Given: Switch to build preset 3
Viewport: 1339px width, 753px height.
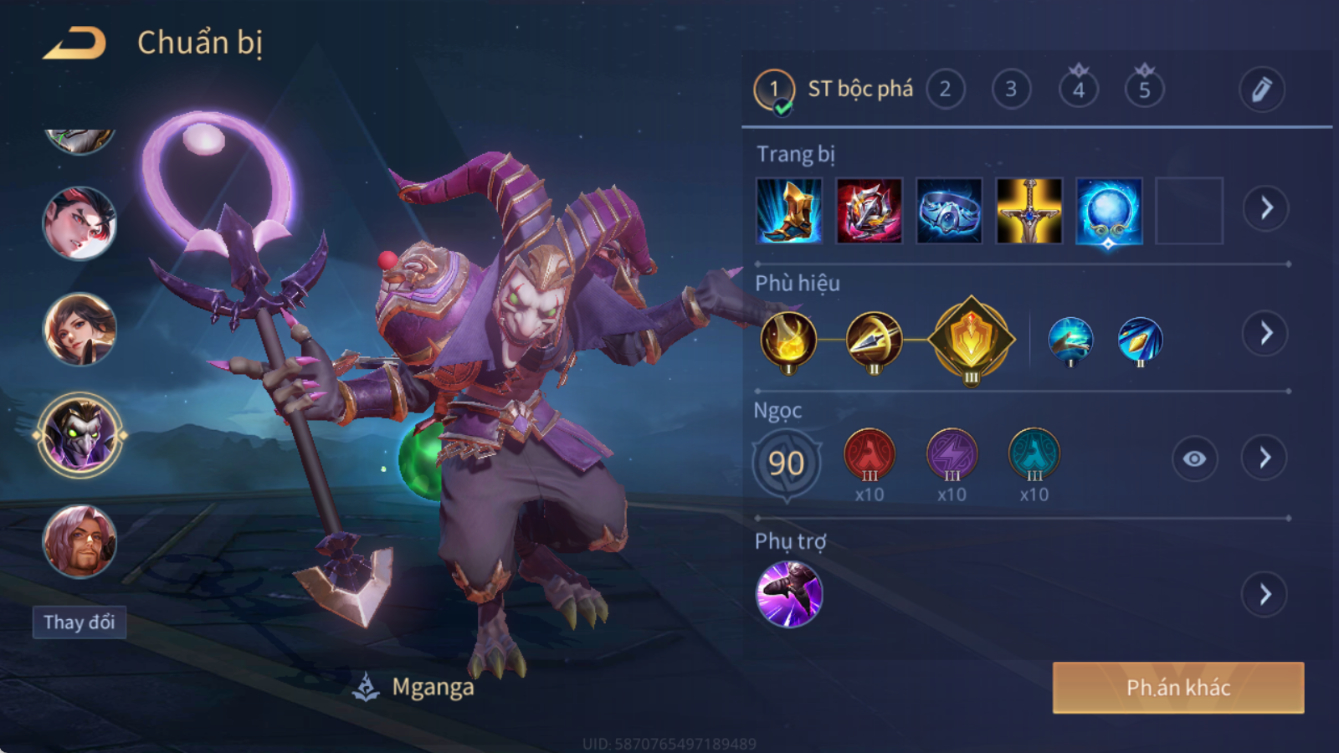Looking at the screenshot, I should tap(1011, 90).
